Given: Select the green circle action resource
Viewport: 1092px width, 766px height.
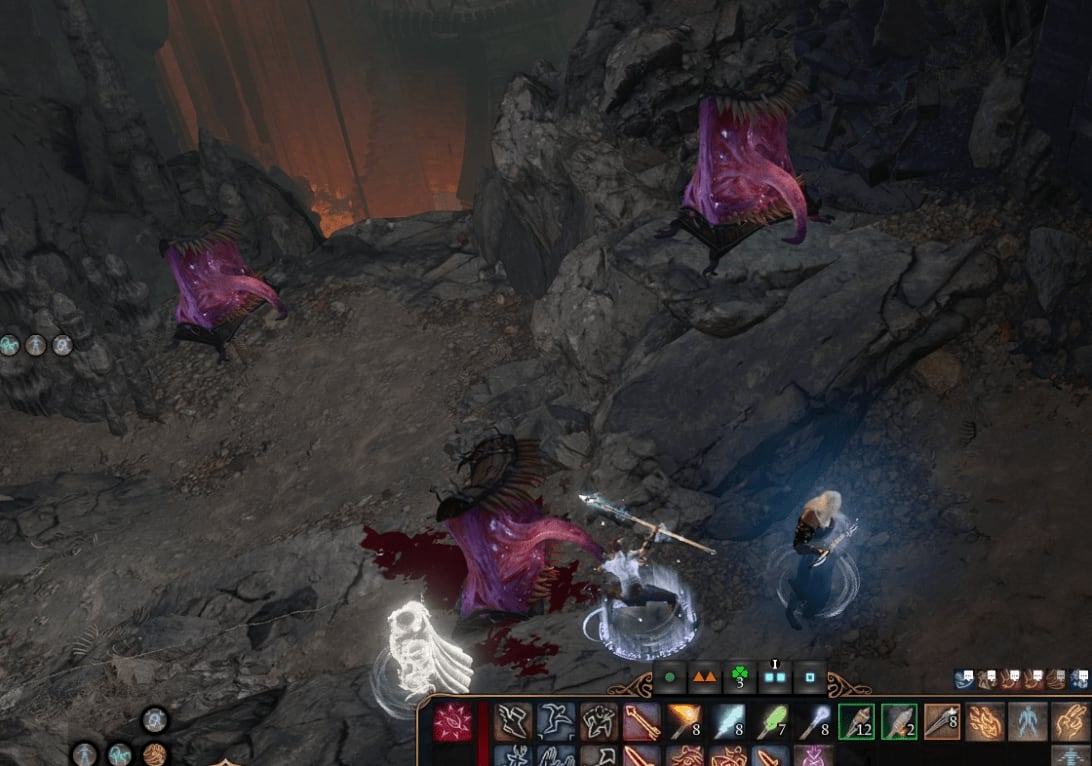Looking at the screenshot, I should (x=669, y=678).
